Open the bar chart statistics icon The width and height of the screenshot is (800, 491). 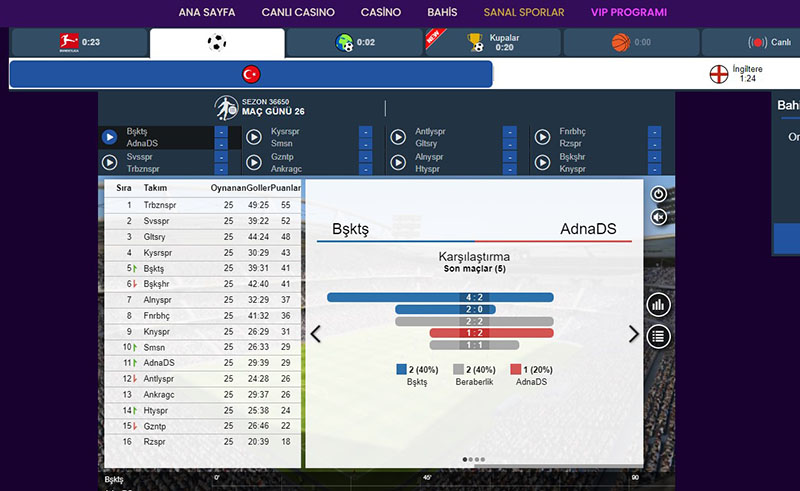(658, 305)
